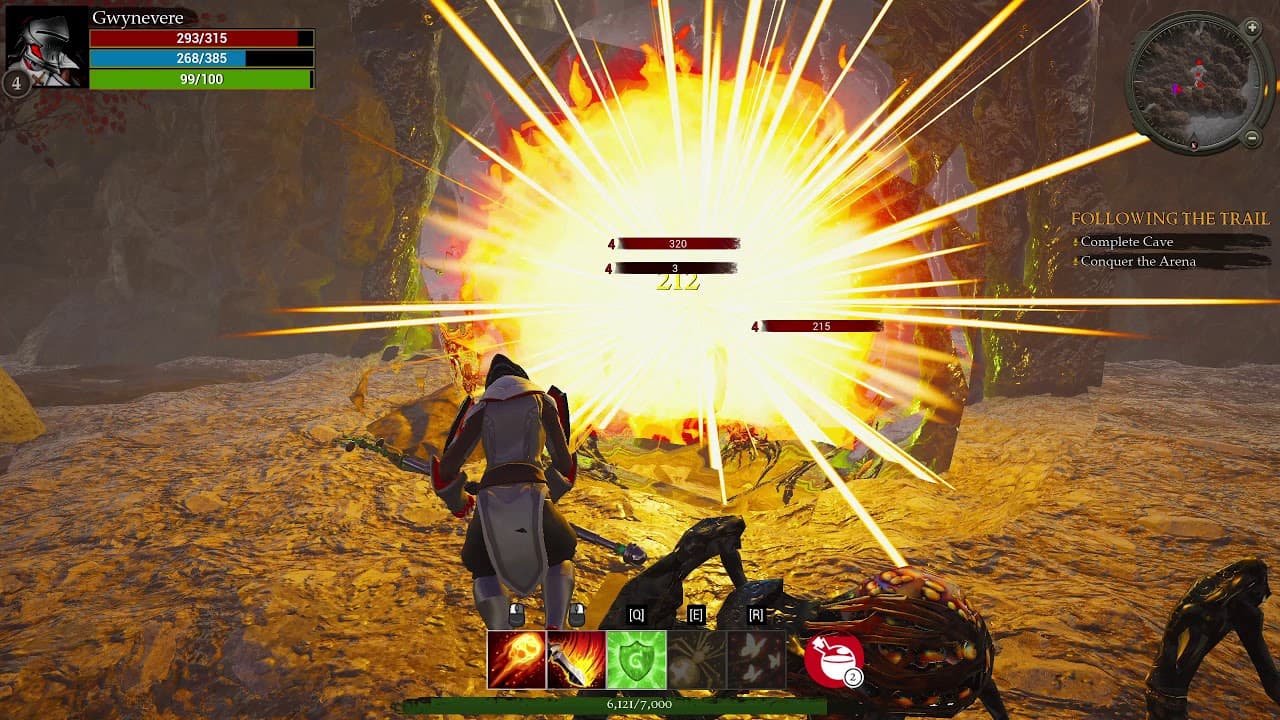Collapse the FOLLOWING THE TRAIL quest tracker

(1169, 218)
